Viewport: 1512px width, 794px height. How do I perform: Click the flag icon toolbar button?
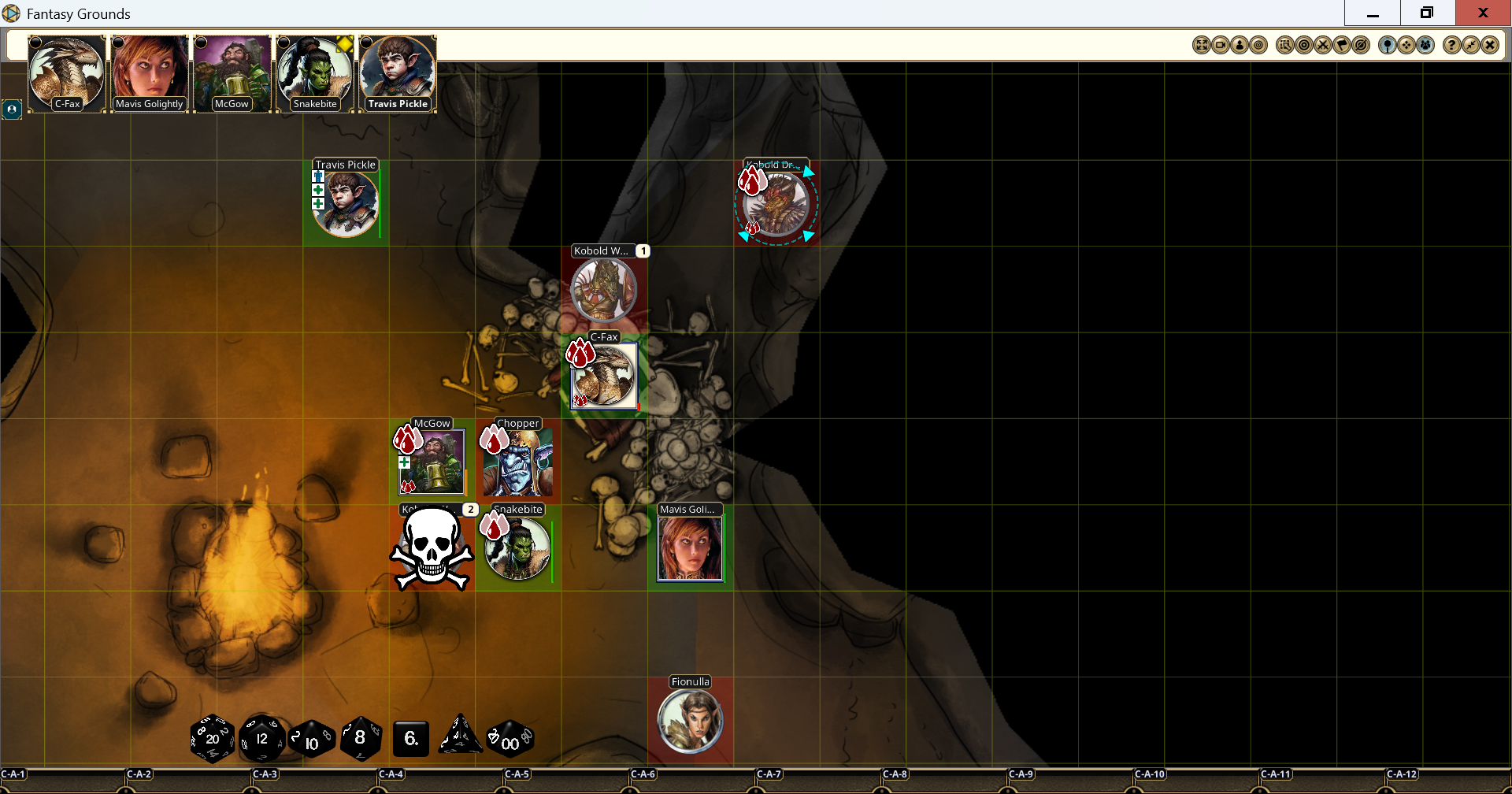(x=1342, y=46)
